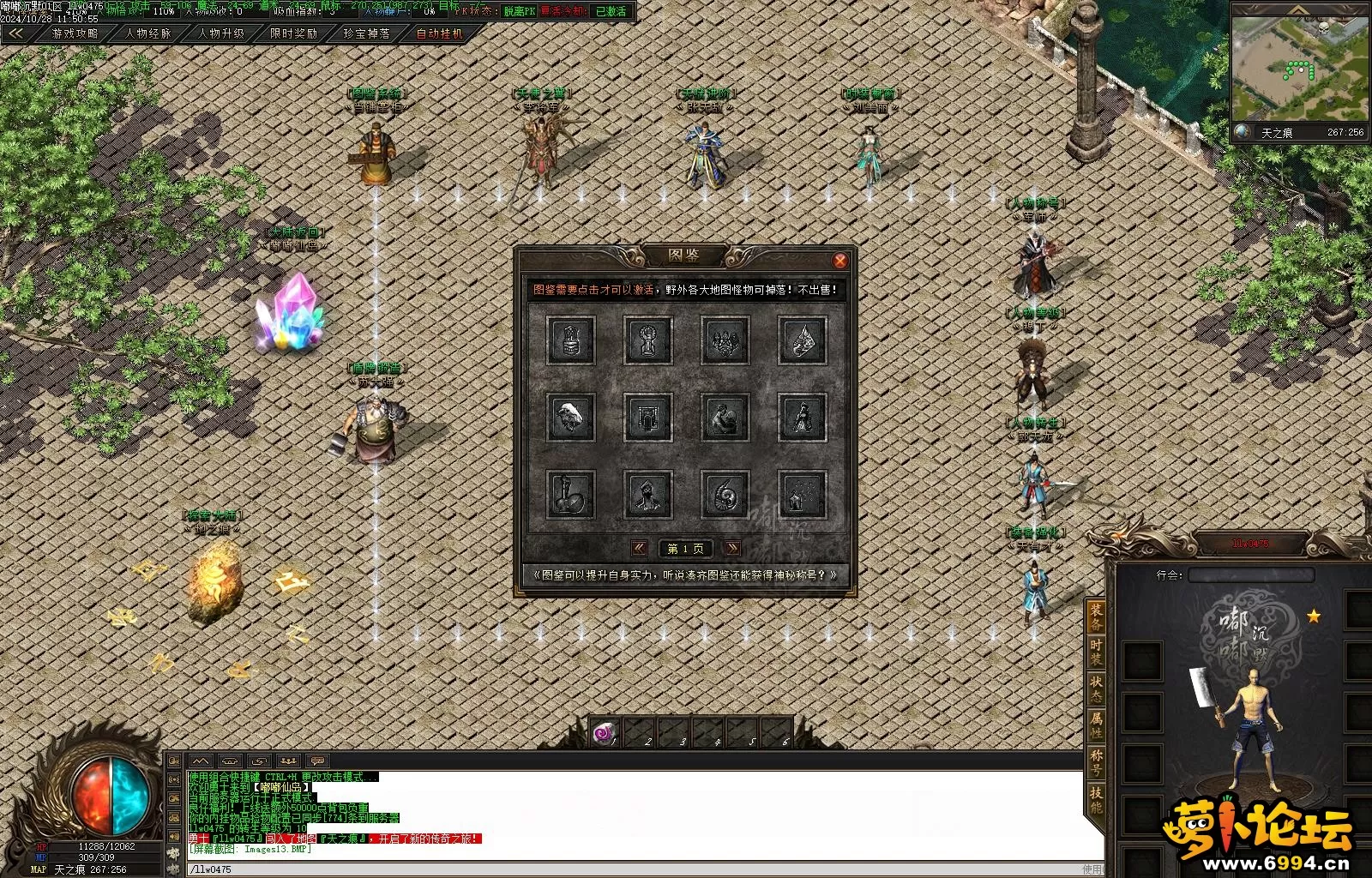Screen dimensions: 1372x878
Task: Select the spiral horn codex entry
Action: [725, 494]
